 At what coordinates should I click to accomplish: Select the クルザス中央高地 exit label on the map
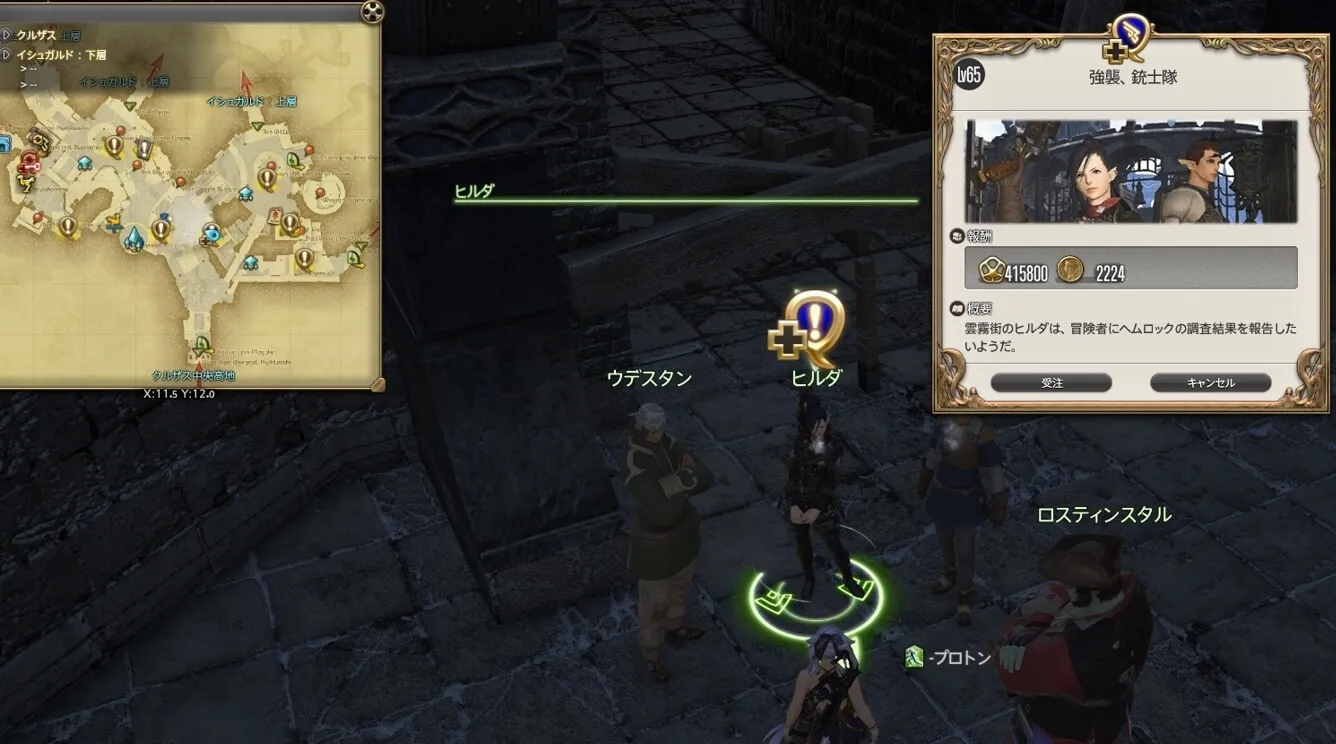[x=193, y=376]
